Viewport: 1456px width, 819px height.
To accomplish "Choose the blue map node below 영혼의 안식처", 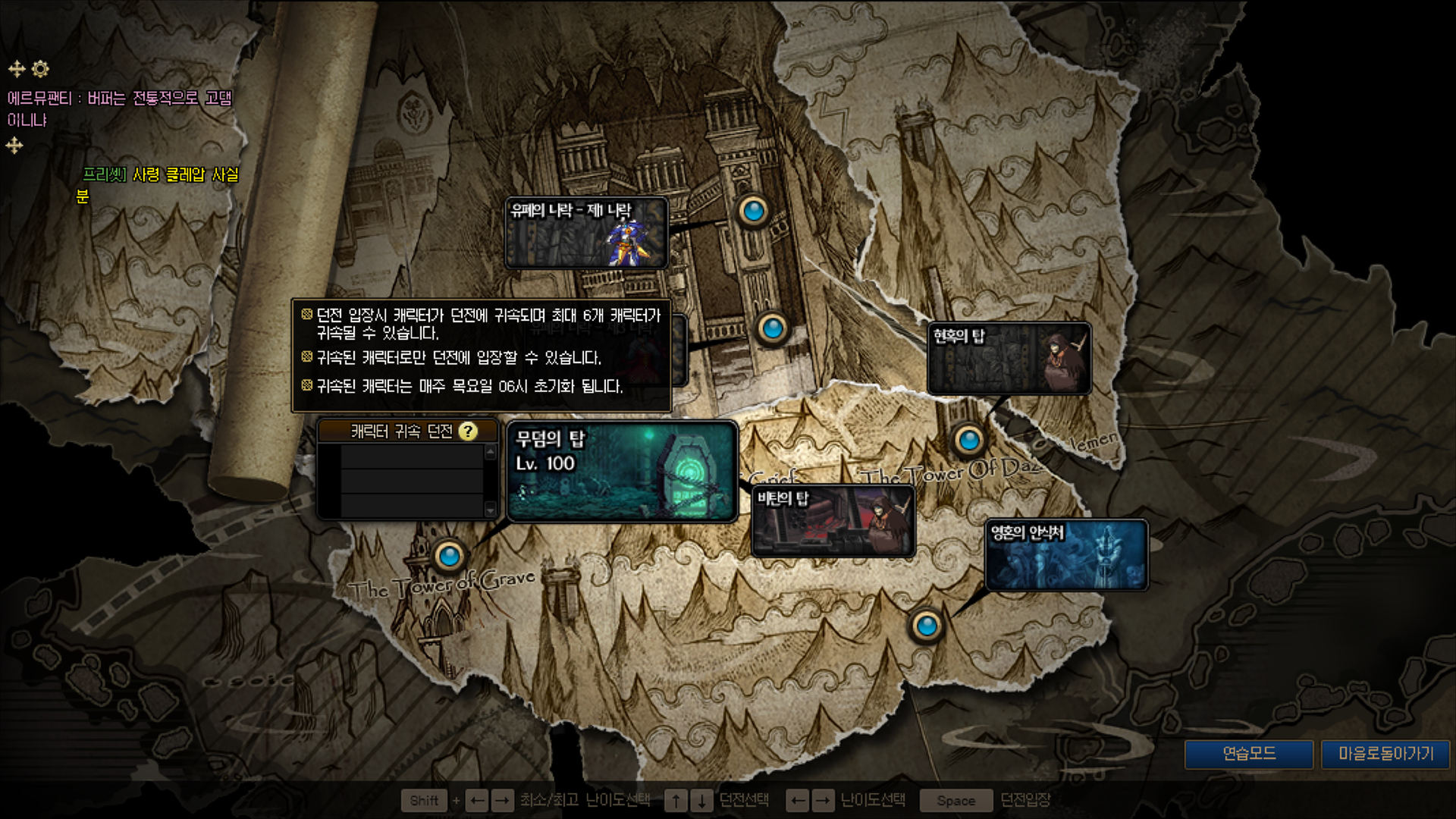I will point(926,626).
